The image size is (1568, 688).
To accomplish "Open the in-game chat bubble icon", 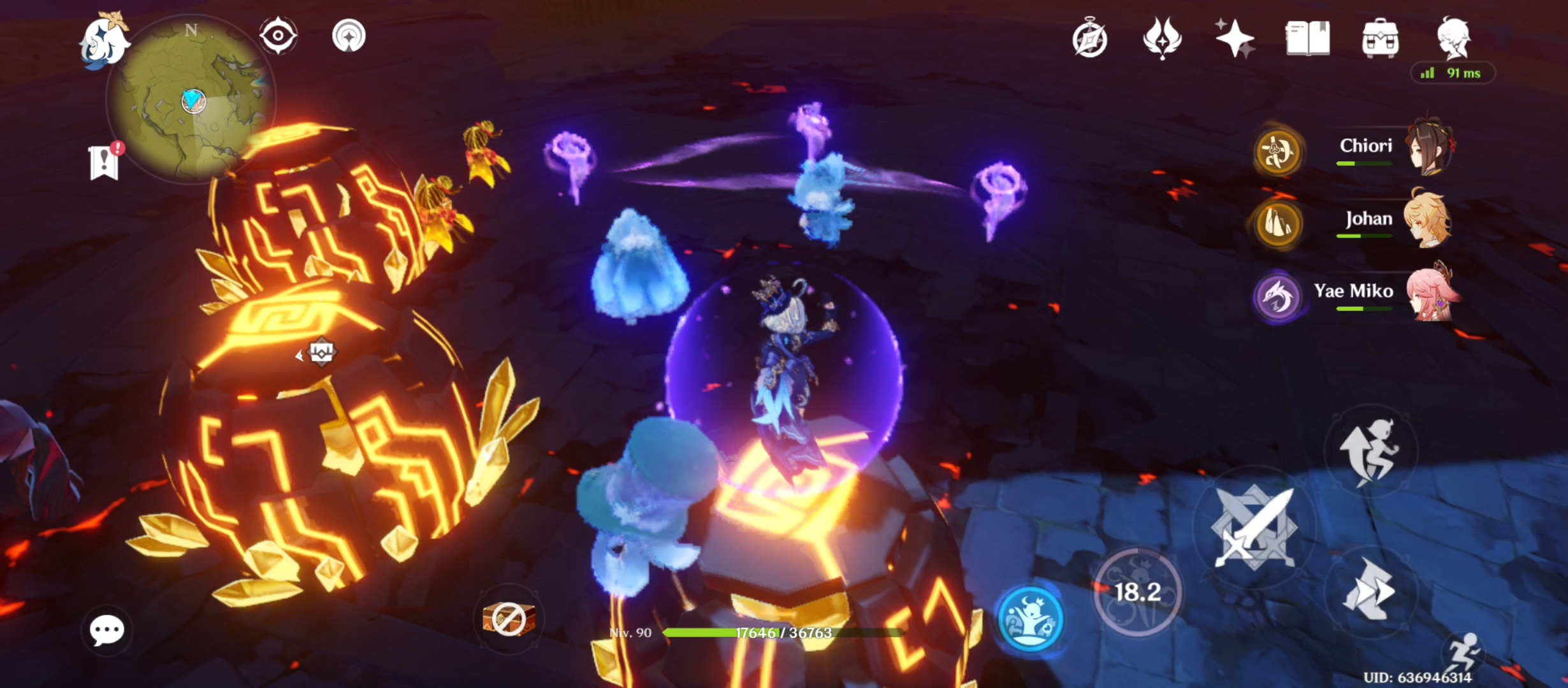I will click(107, 629).
